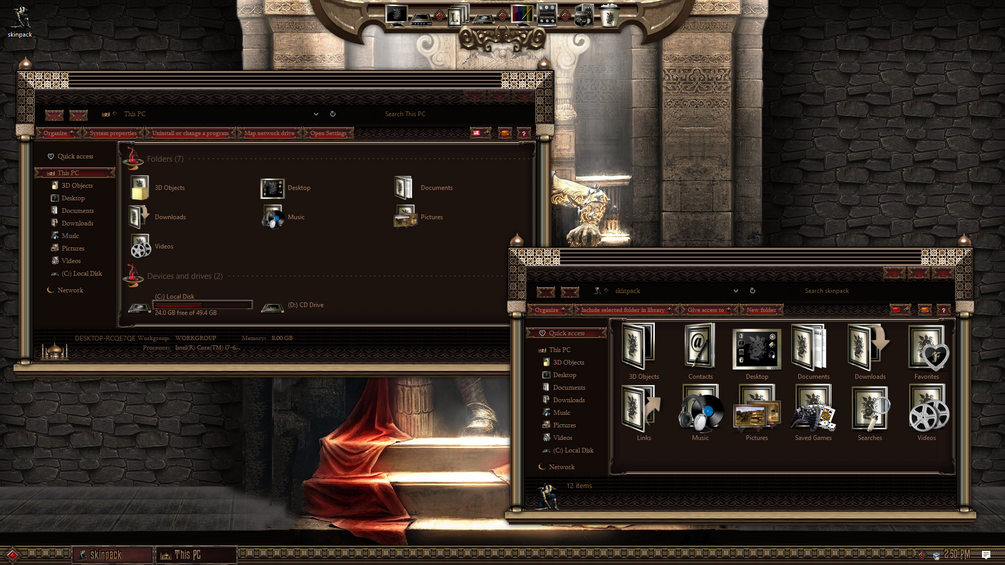Select the skinpack taskbar button
The height and width of the screenshot is (565, 1005).
pos(112,555)
